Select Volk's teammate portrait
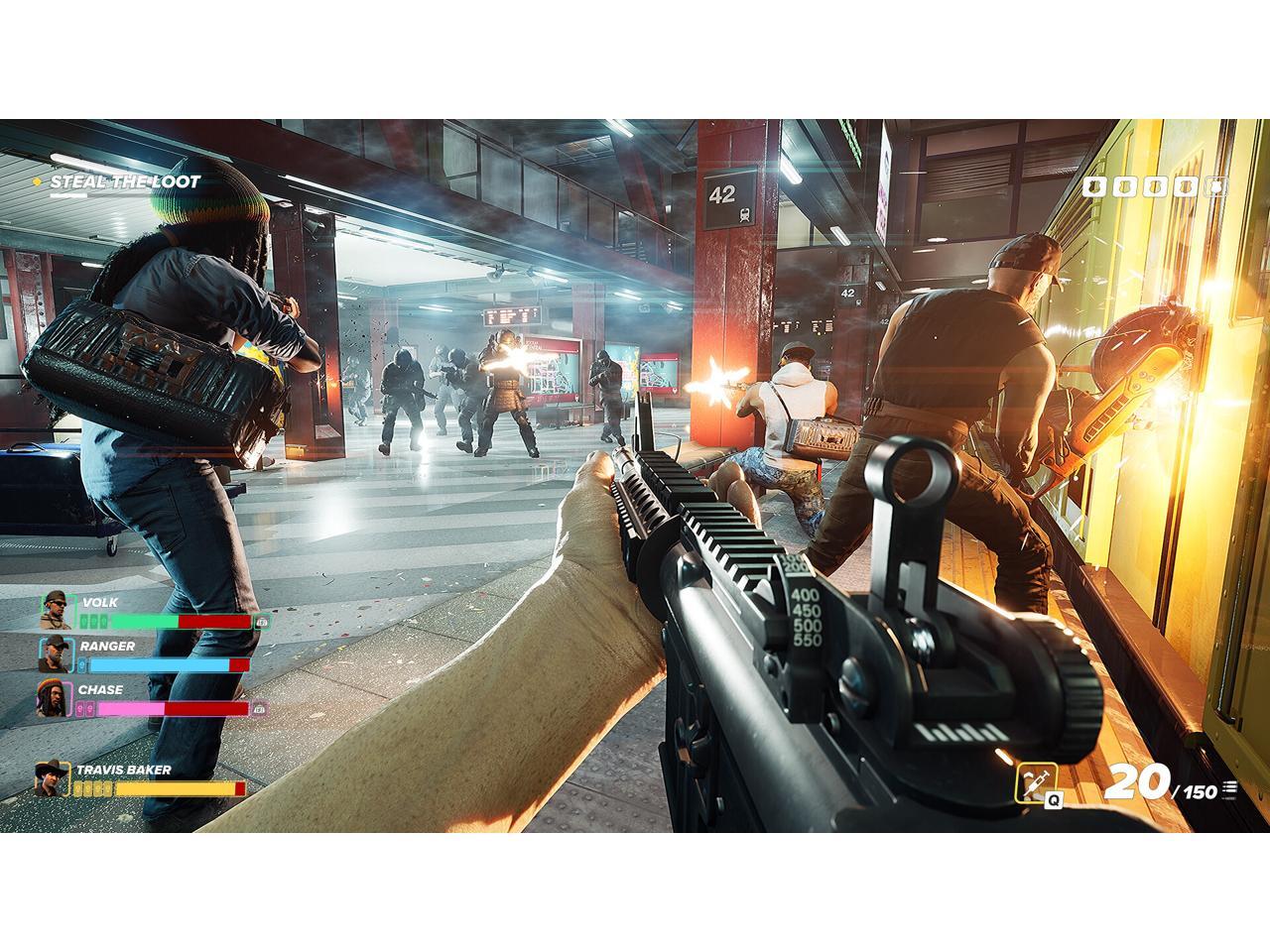 [x=54, y=611]
